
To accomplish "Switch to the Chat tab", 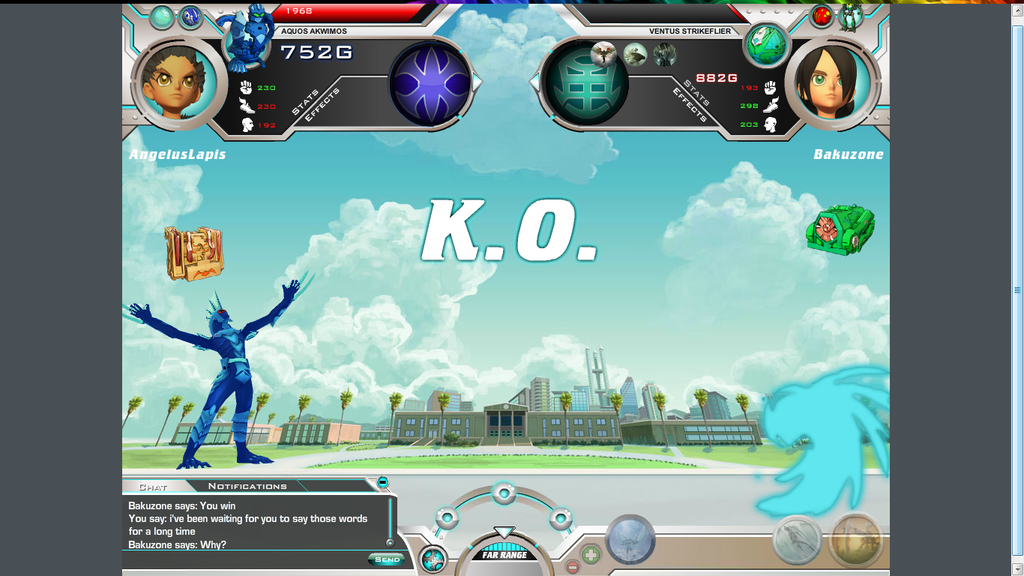I will 153,487.
